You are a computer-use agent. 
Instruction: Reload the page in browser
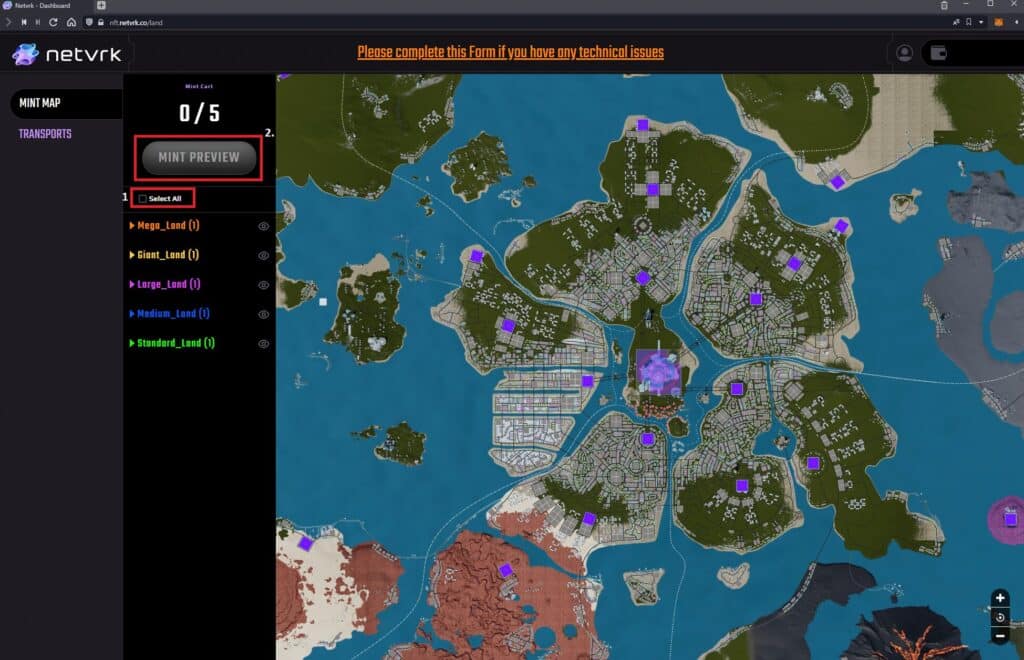point(53,21)
